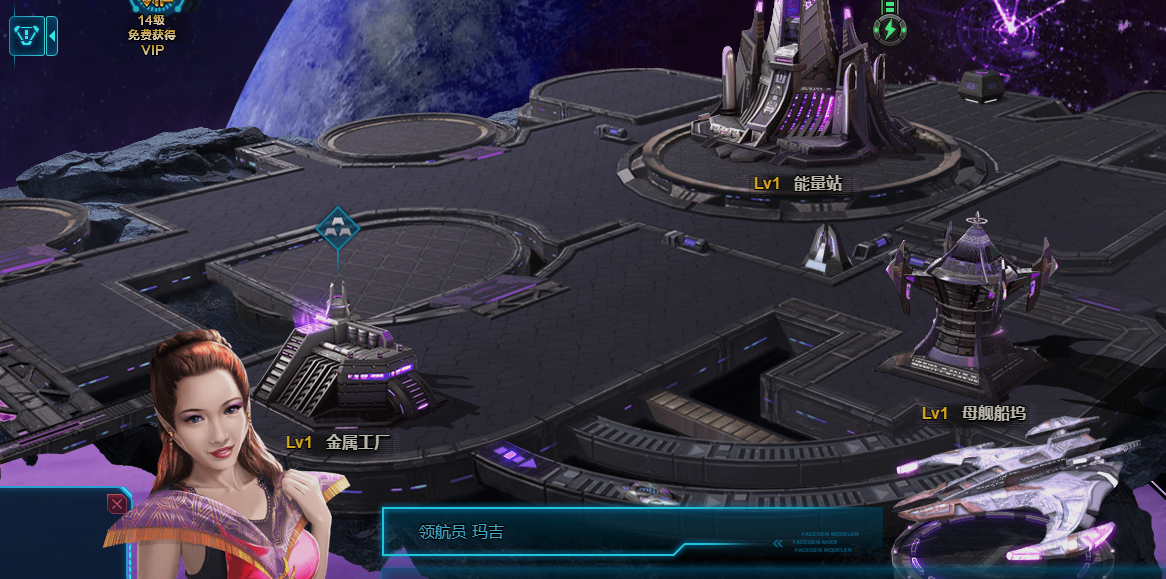Claim the free VIP badge
Viewport: 1166px width, 579px height.
152,28
